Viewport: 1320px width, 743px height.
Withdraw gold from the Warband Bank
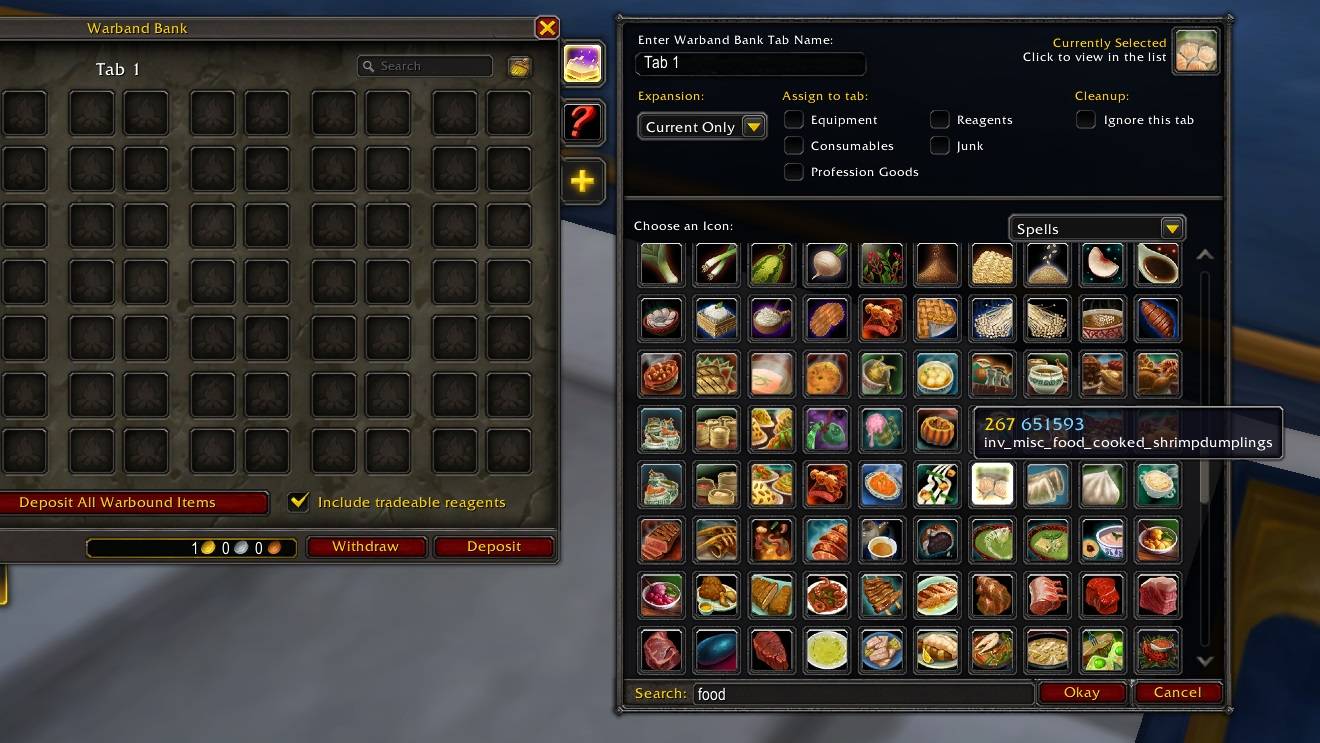pos(365,547)
